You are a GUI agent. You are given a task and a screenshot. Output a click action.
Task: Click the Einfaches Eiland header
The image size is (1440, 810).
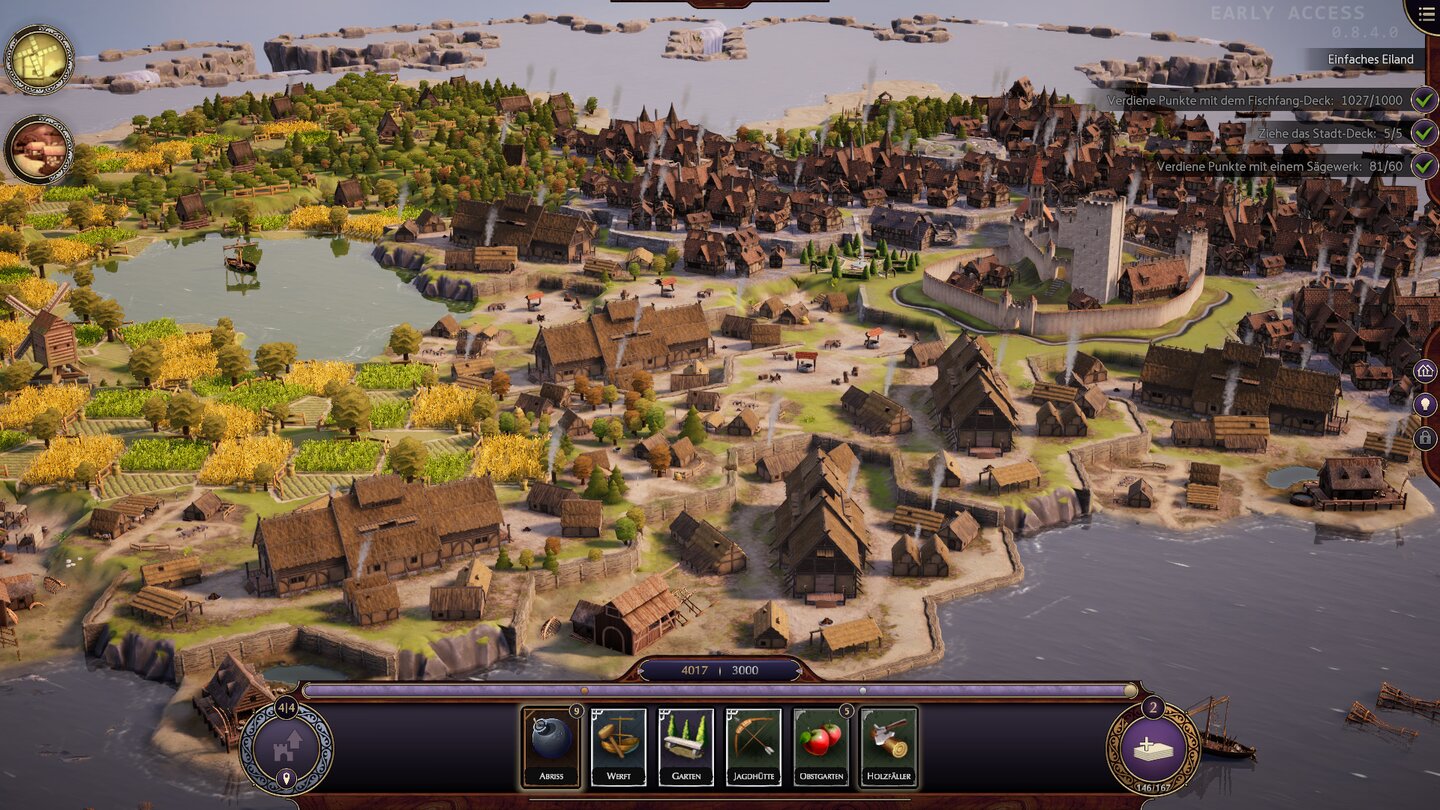click(x=1370, y=59)
